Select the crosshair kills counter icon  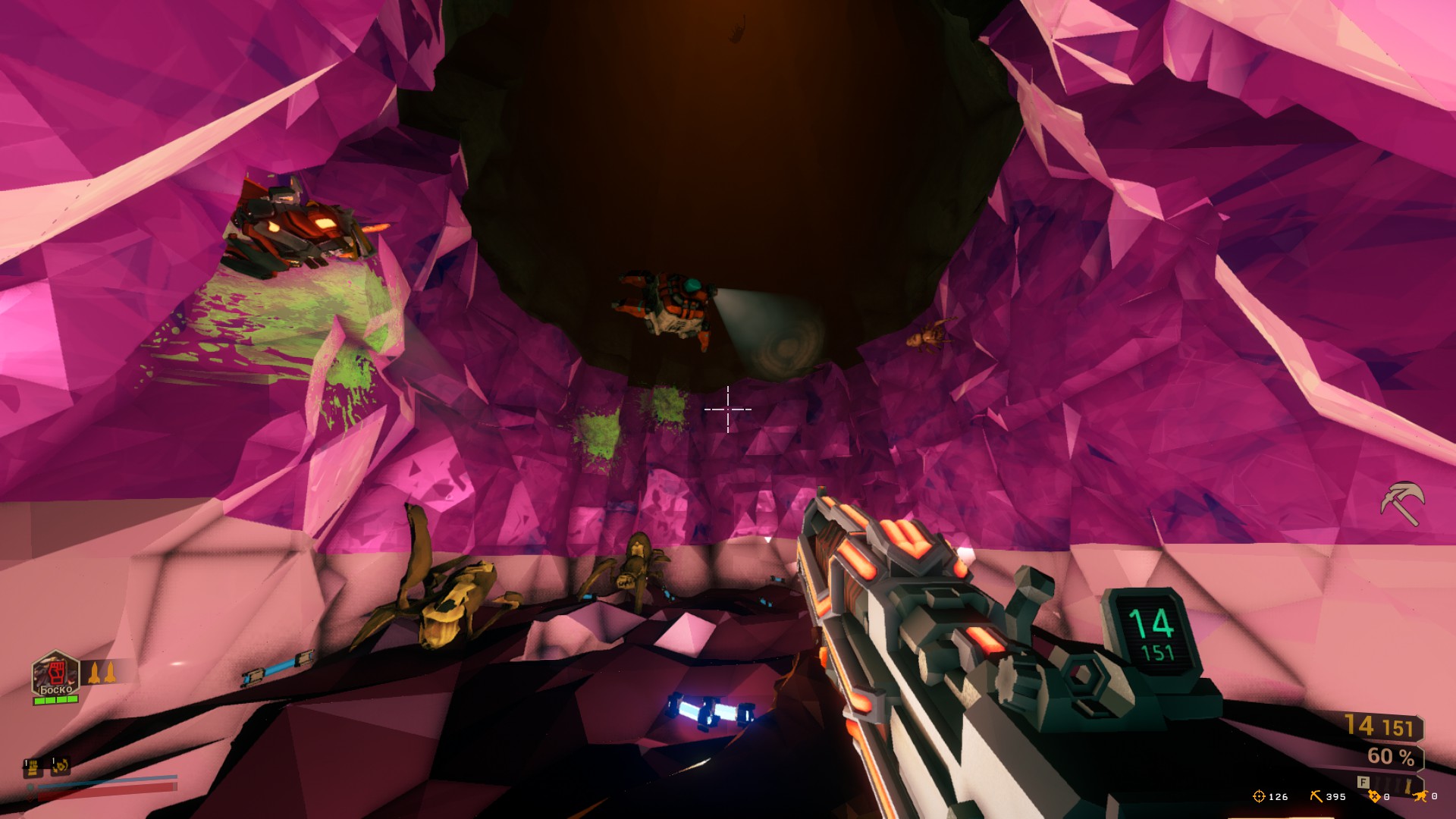pyautogui.click(x=1259, y=796)
